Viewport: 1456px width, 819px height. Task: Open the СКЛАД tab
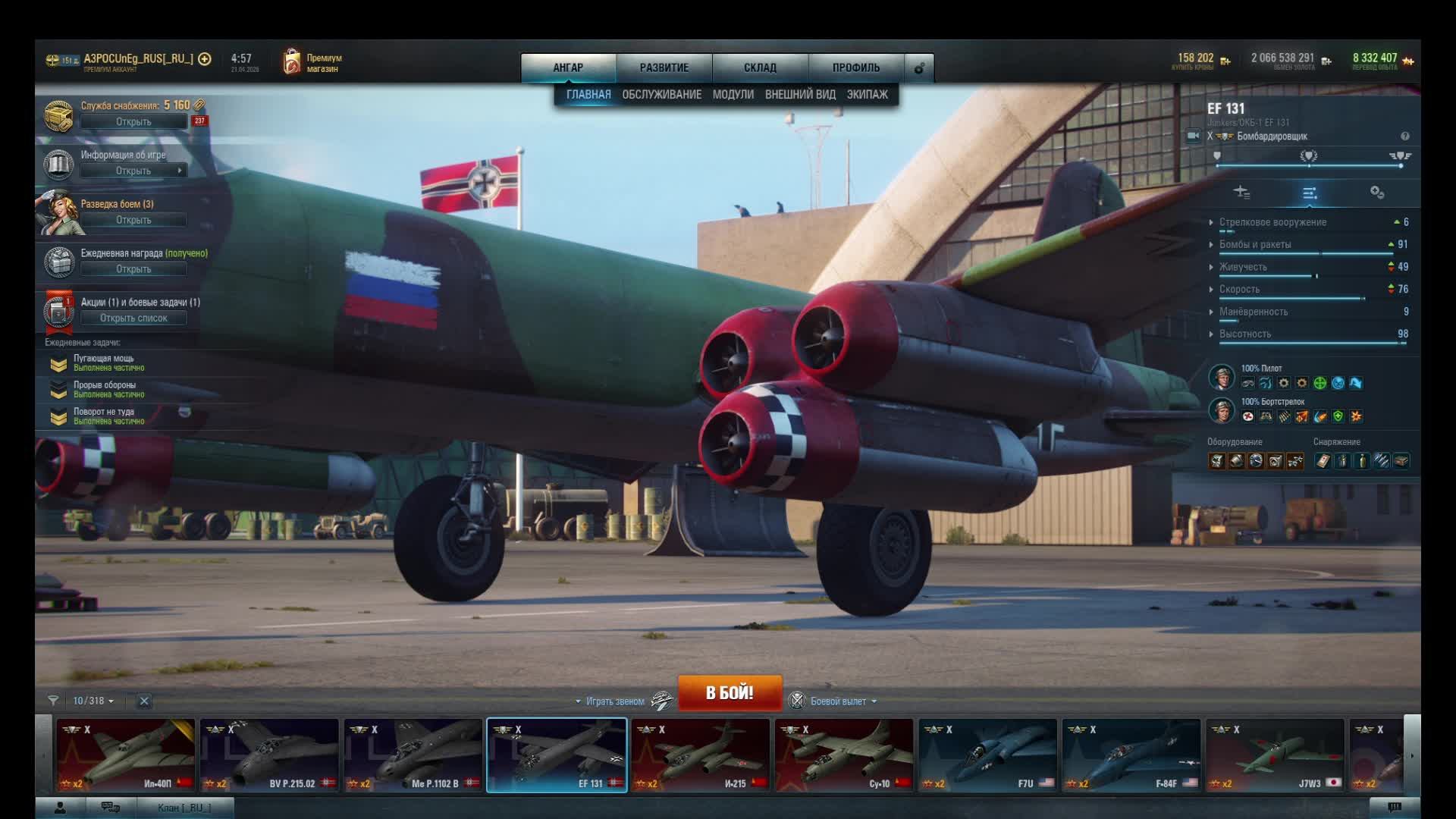point(760,67)
